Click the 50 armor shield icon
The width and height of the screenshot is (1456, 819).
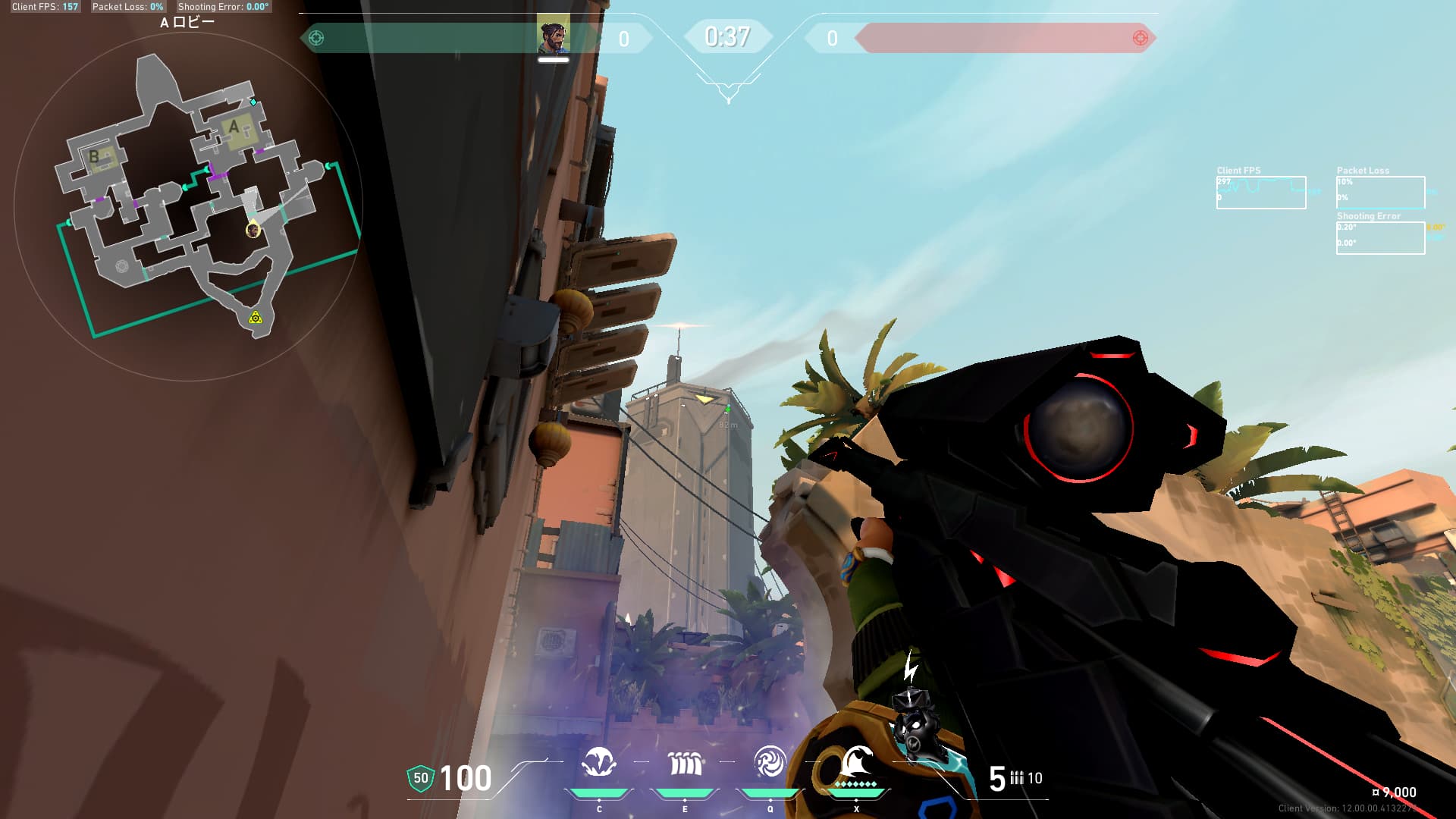click(x=421, y=778)
